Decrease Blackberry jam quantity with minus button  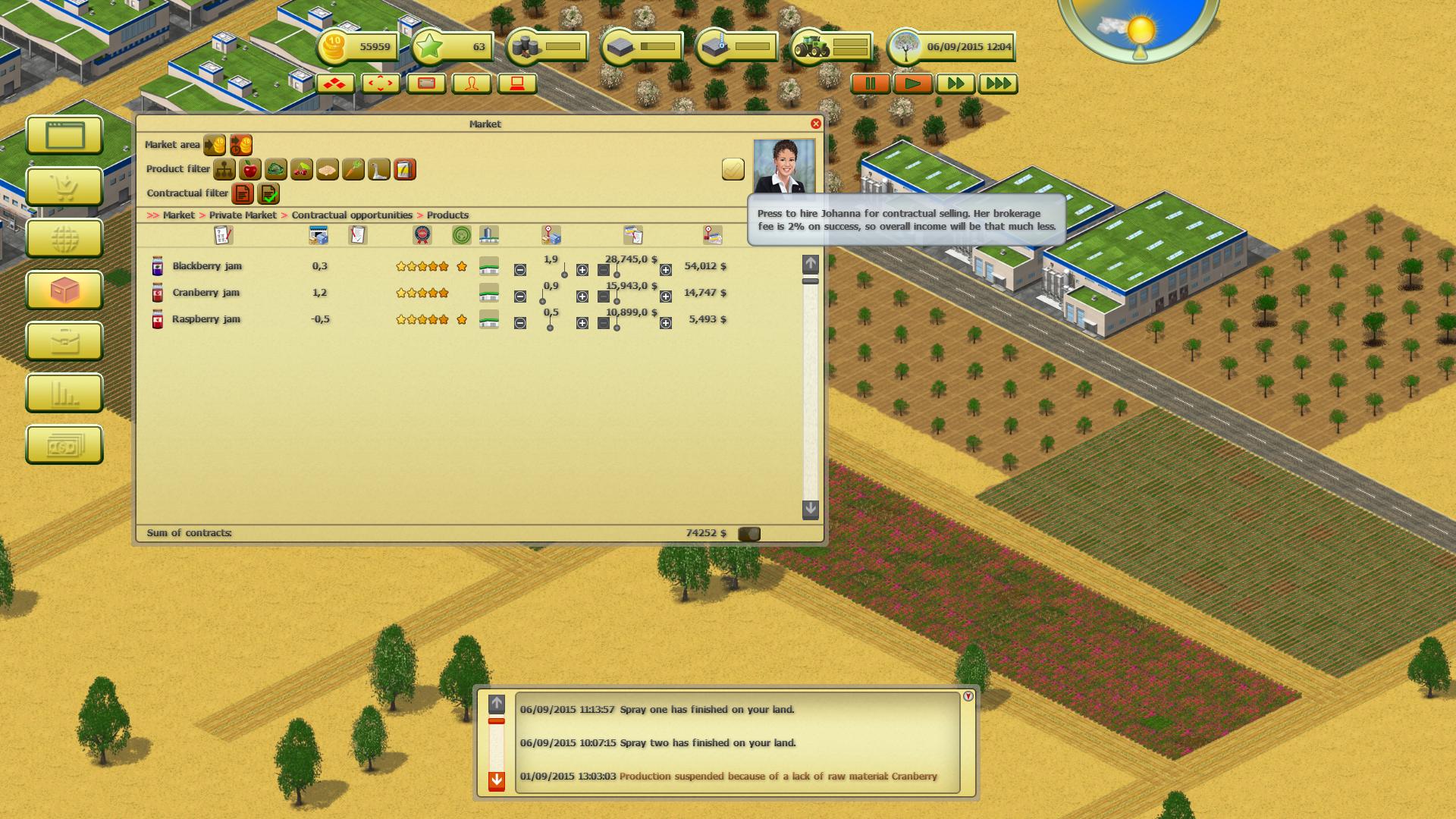[519, 269]
